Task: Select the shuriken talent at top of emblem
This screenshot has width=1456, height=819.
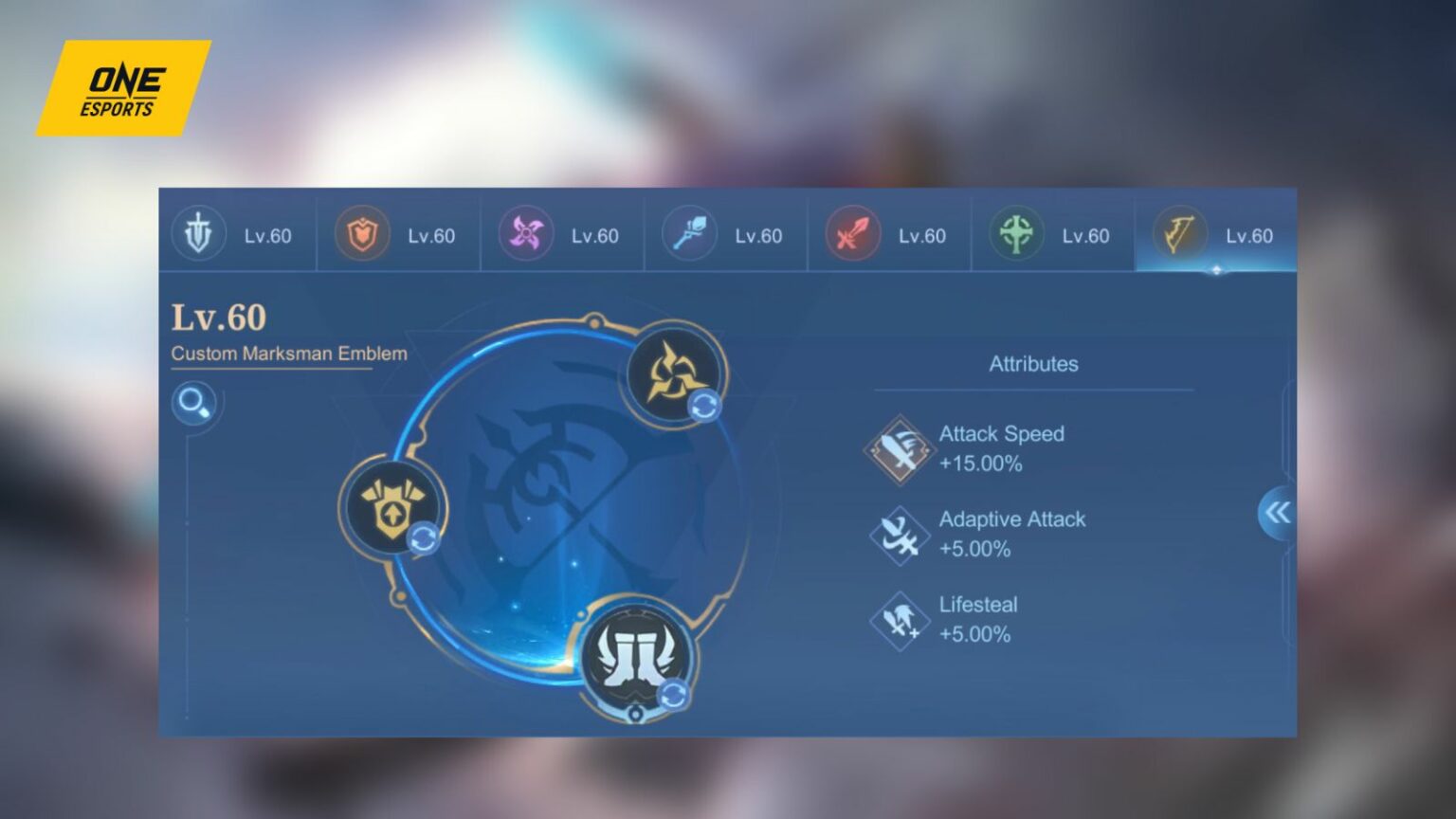Action: tap(673, 375)
